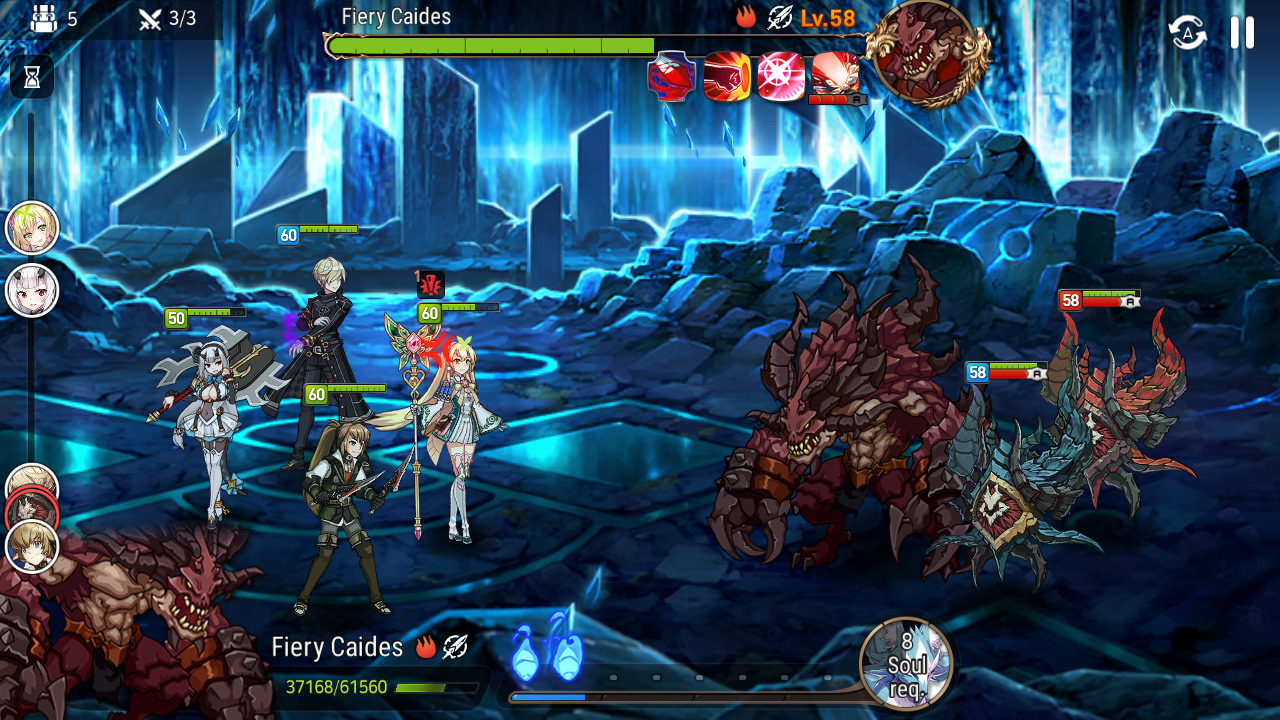Toggle the auto battle button
The width and height of the screenshot is (1280, 720).
tap(1188, 32)
